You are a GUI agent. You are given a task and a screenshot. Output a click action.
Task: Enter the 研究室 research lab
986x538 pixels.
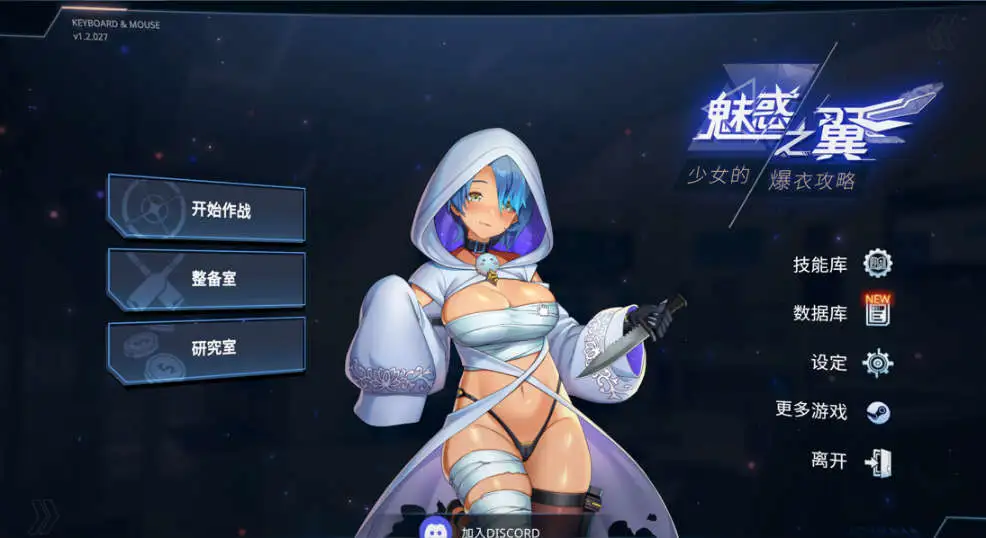pos(206,349)
